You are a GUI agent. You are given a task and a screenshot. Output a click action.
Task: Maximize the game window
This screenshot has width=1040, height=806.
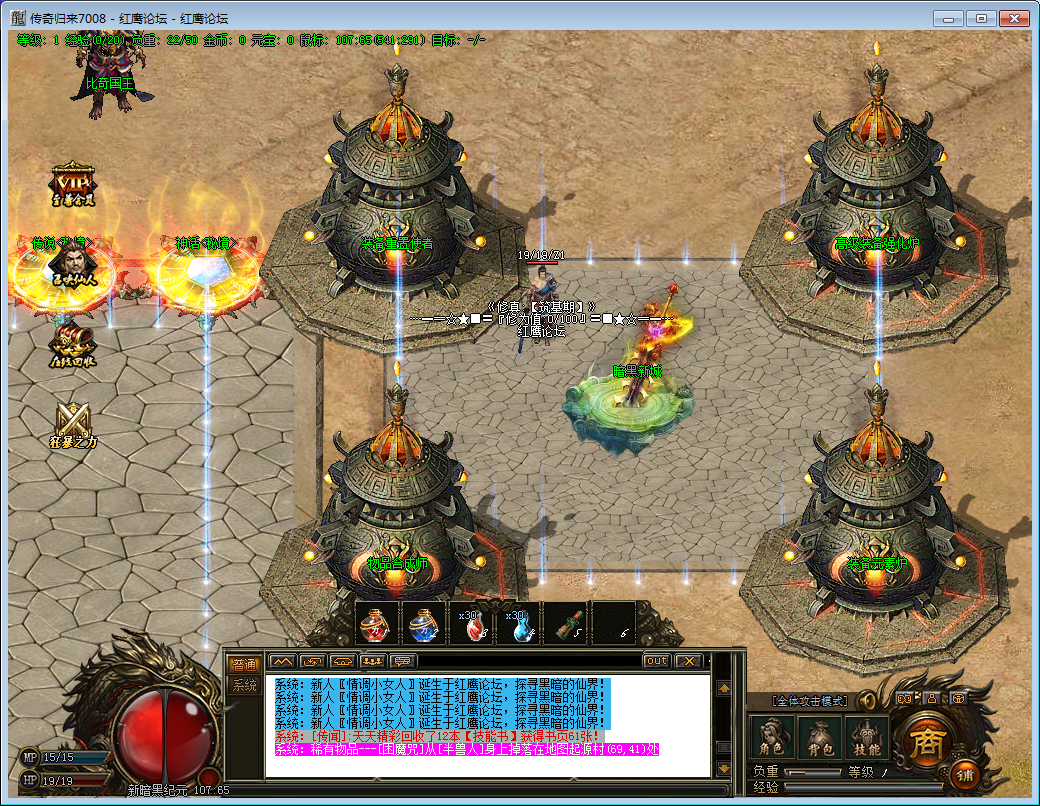[981, 18]
